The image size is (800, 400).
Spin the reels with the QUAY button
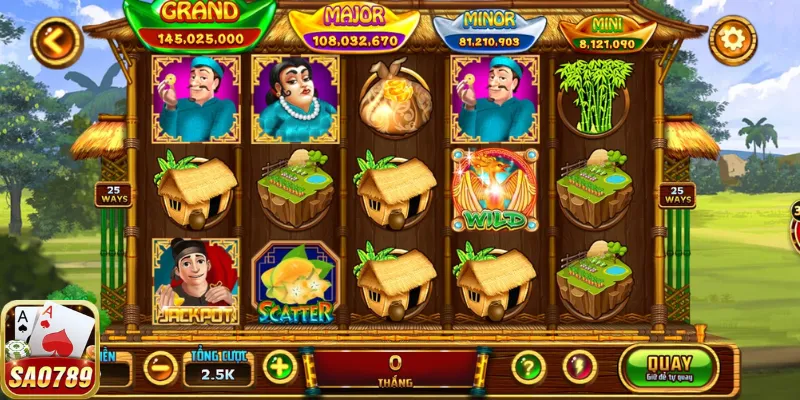[x=669, y=367]
